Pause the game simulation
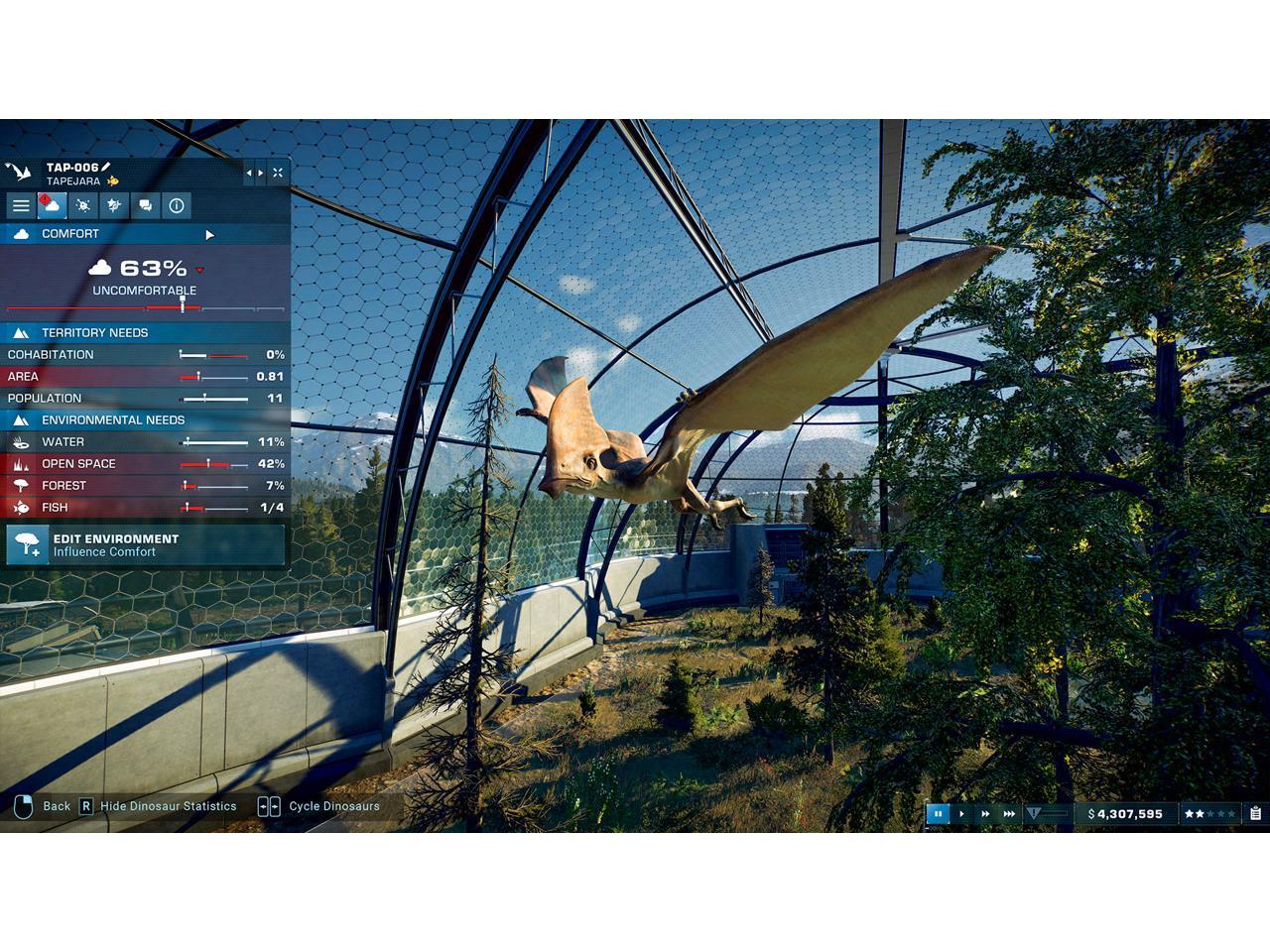The width and height of the screenshot is (1270, 952). click(x=938, y=814)
